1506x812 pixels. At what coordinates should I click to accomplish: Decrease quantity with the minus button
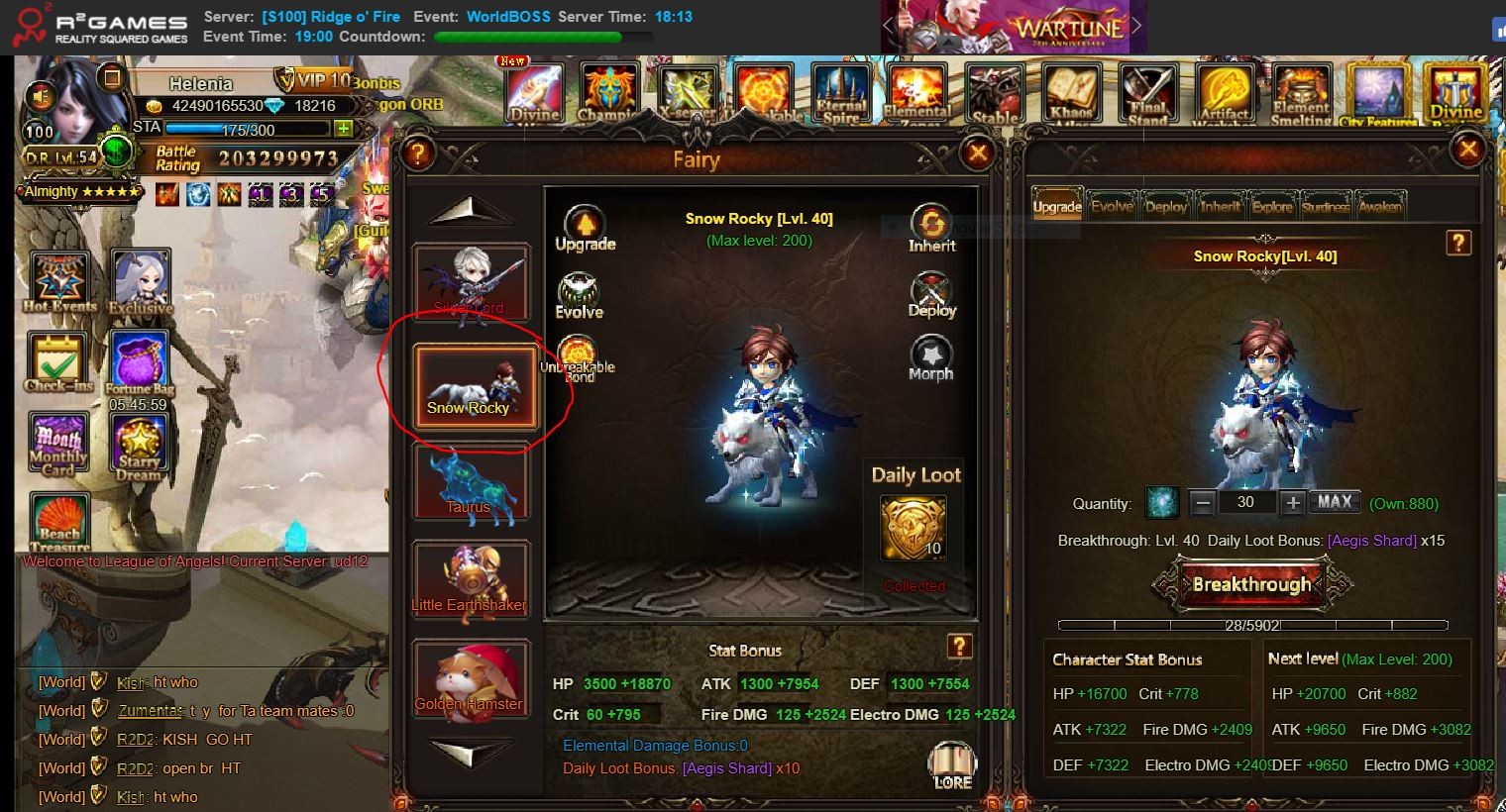click(x=1203, y=503)
